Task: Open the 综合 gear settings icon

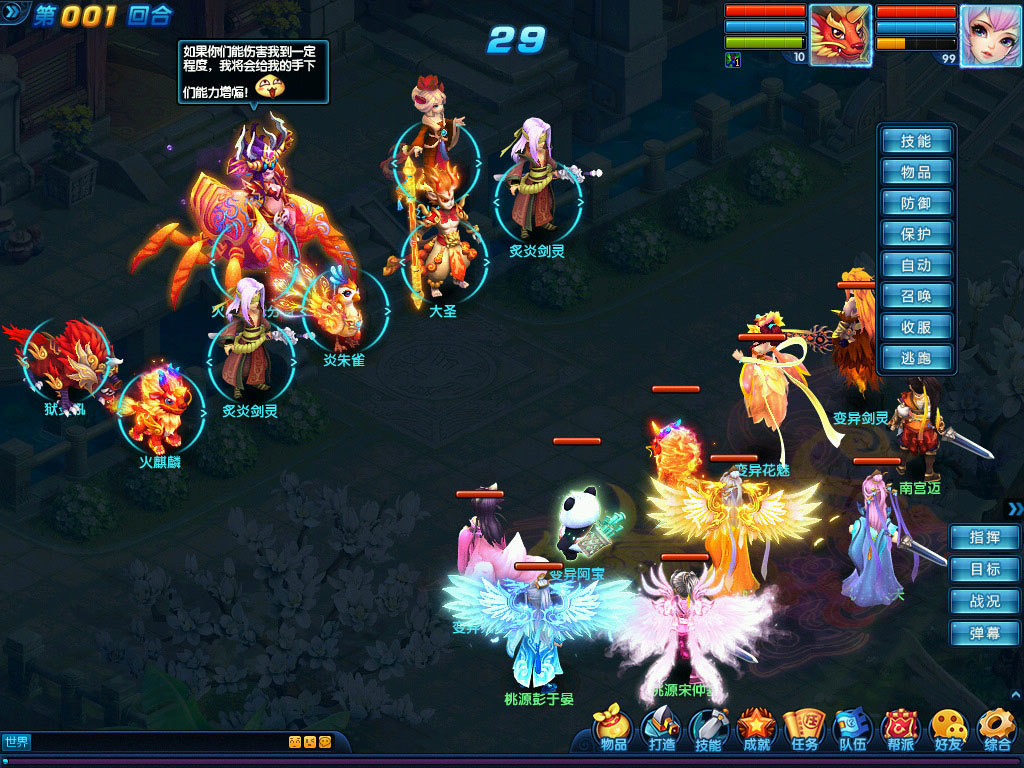Action: (x=997, y=730)
